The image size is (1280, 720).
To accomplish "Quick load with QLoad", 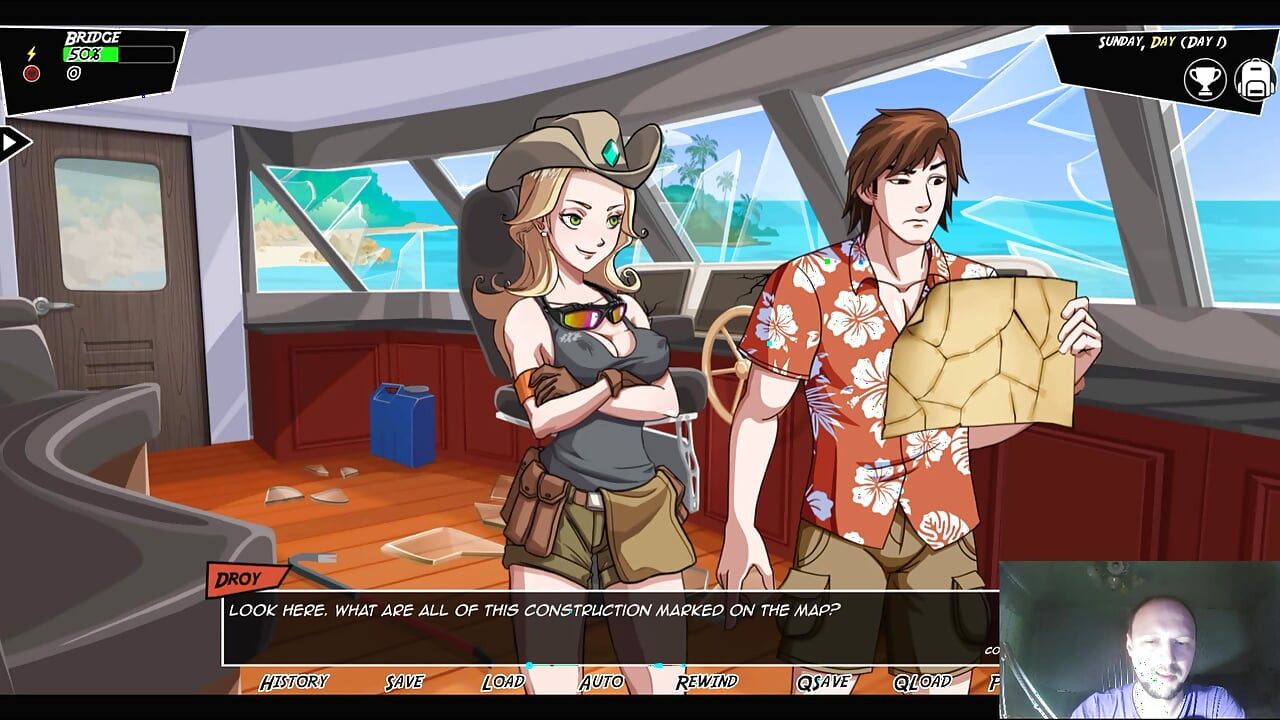I will pyautogui.click(x=922, y=682).
